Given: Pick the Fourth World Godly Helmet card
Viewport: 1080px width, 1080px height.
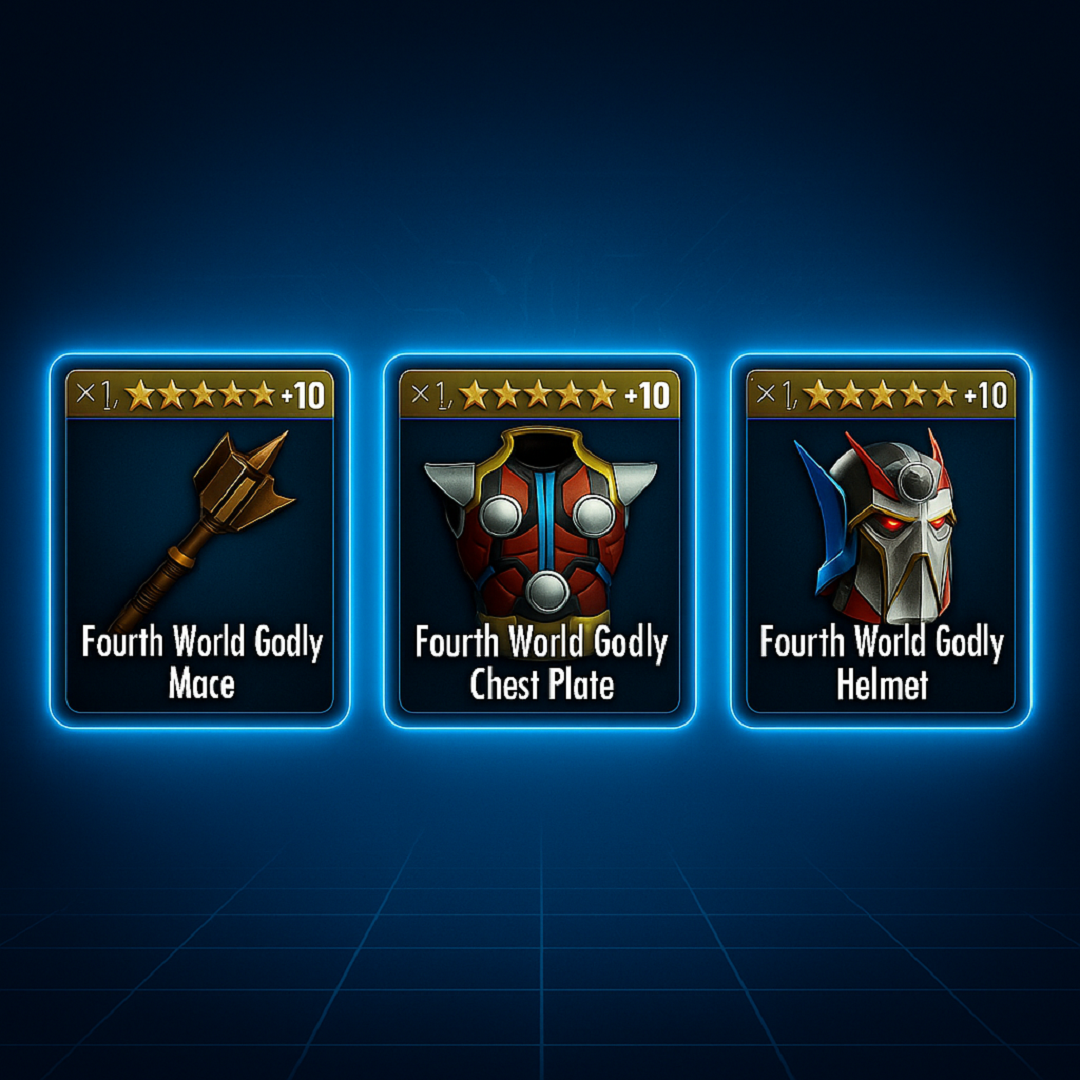Looking at the screenshot, I should pos(881,540).
